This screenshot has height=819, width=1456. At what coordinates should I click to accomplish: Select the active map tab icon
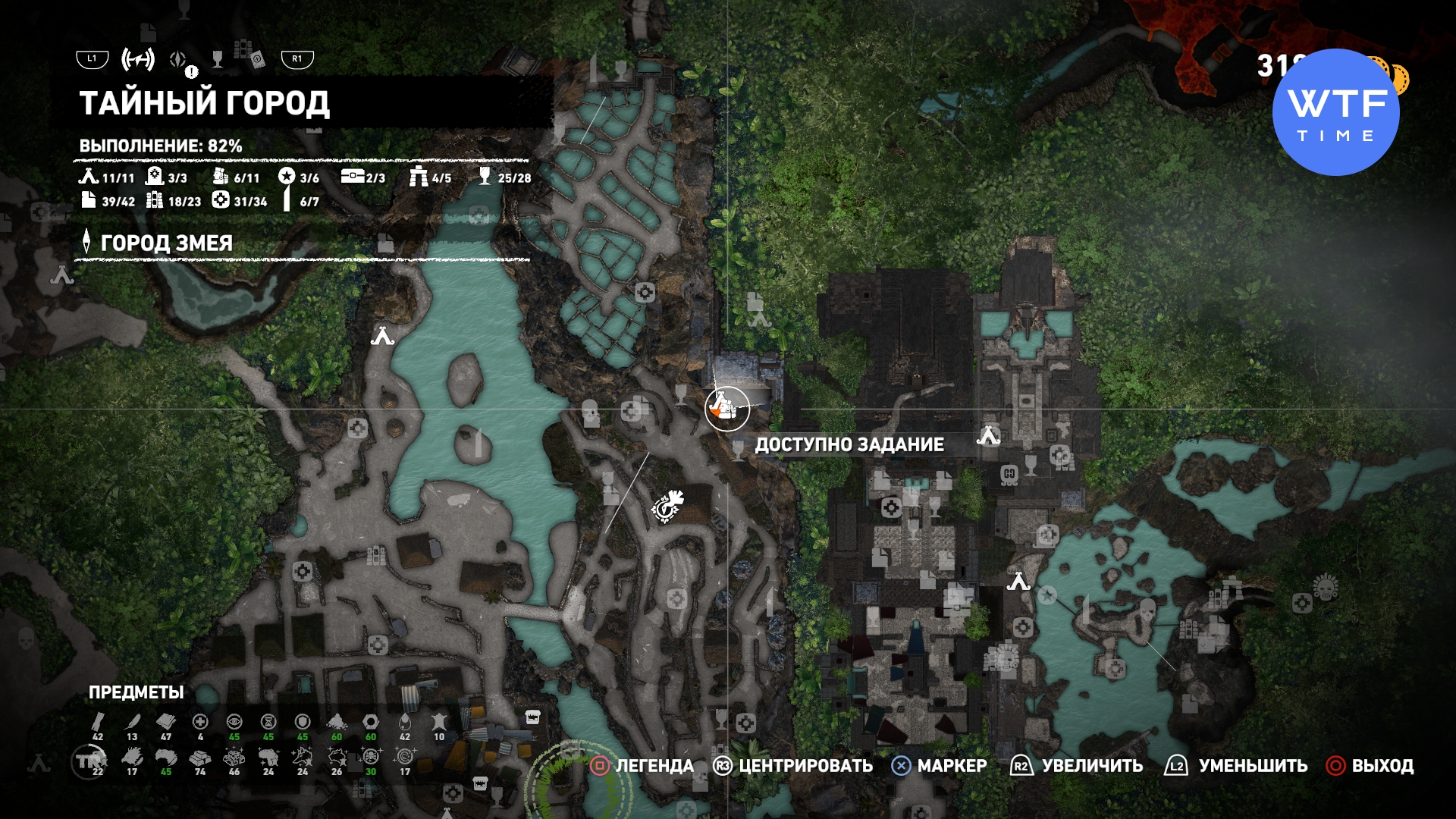pos(137,59)
